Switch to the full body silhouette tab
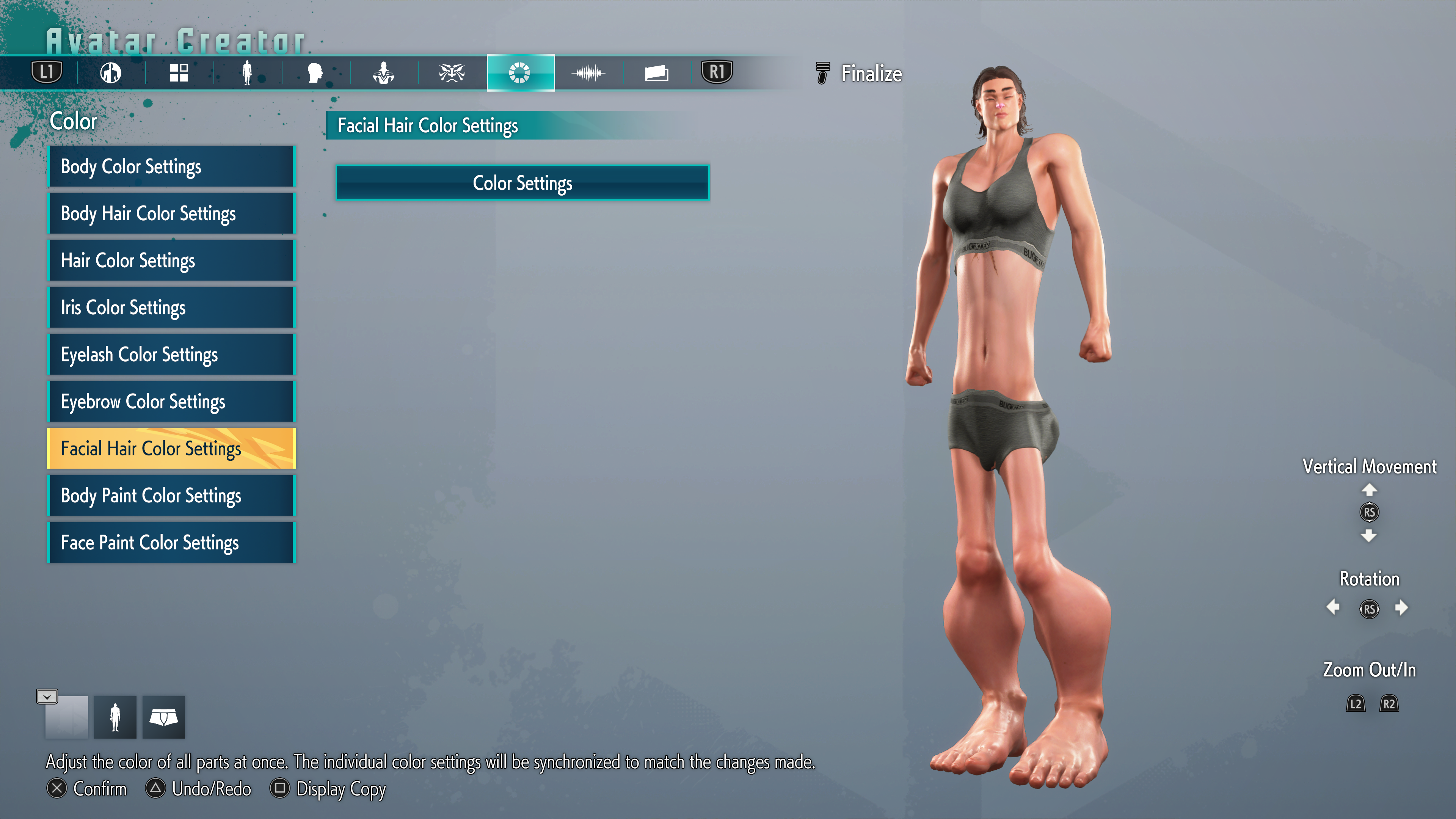 coord(247,73)
